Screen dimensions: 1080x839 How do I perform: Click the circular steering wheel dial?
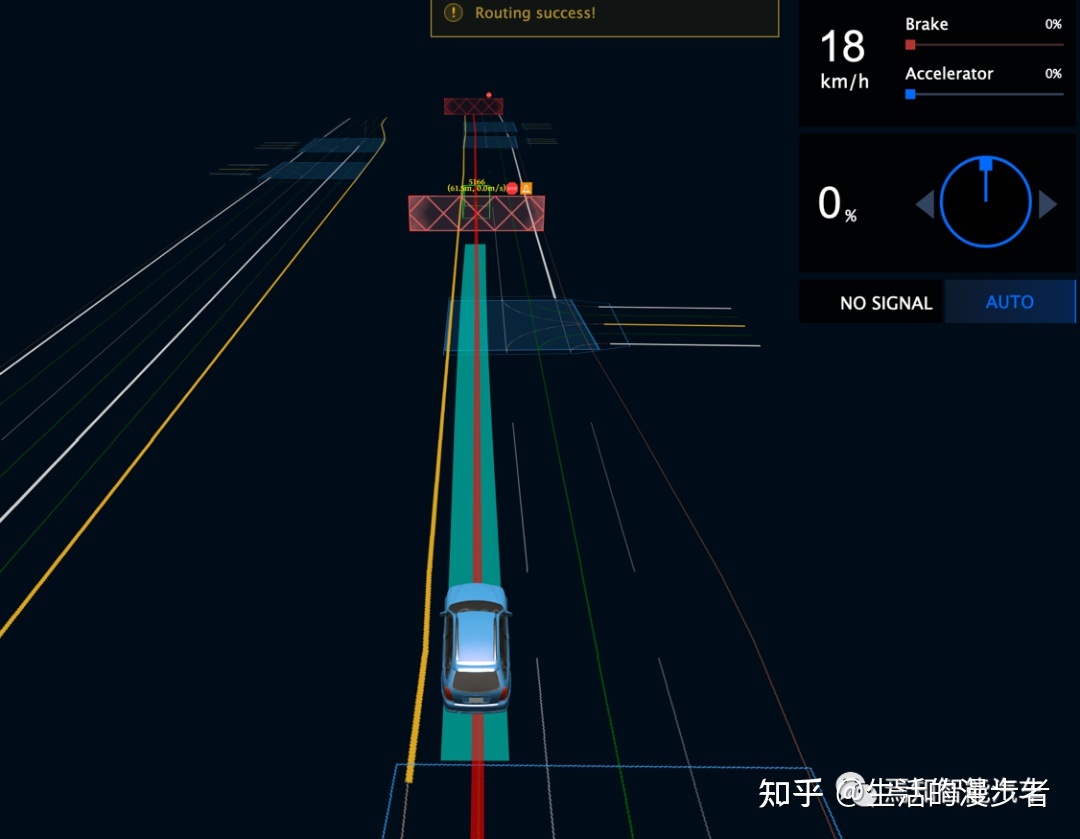[x=985, y=203]
